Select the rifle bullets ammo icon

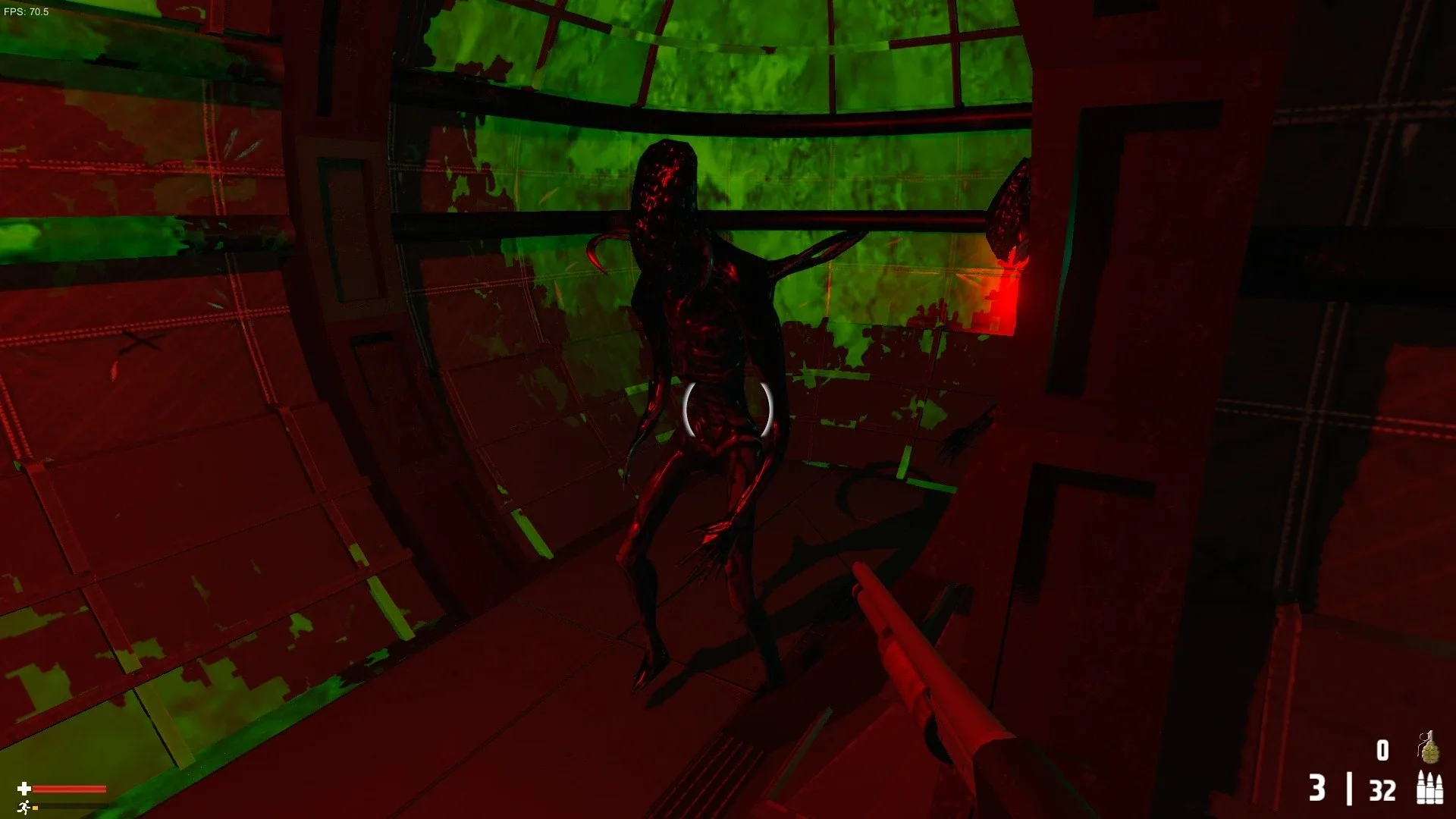[x=1429, y=789]
